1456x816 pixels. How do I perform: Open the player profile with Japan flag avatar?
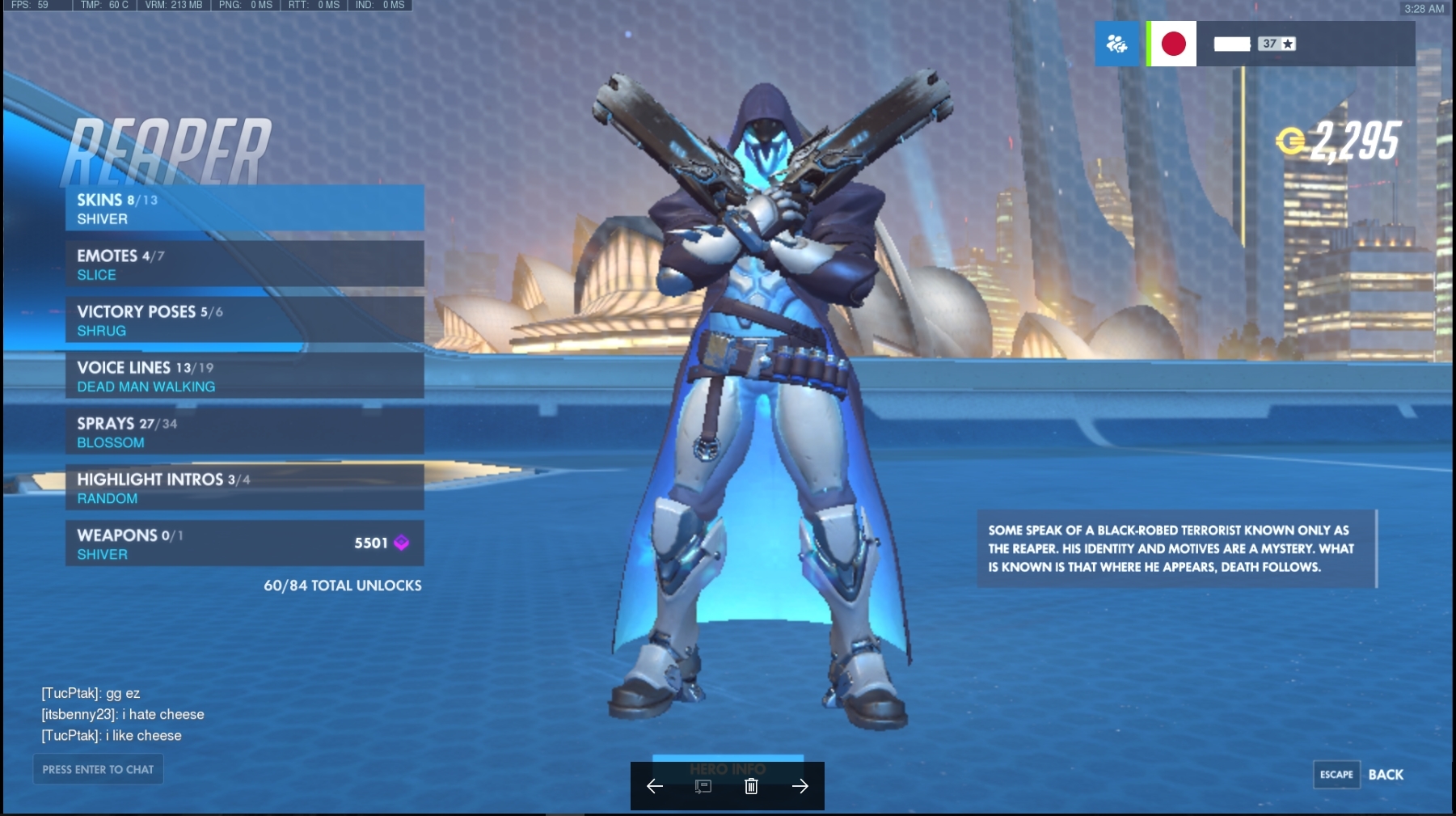(x=1173, y=44)
